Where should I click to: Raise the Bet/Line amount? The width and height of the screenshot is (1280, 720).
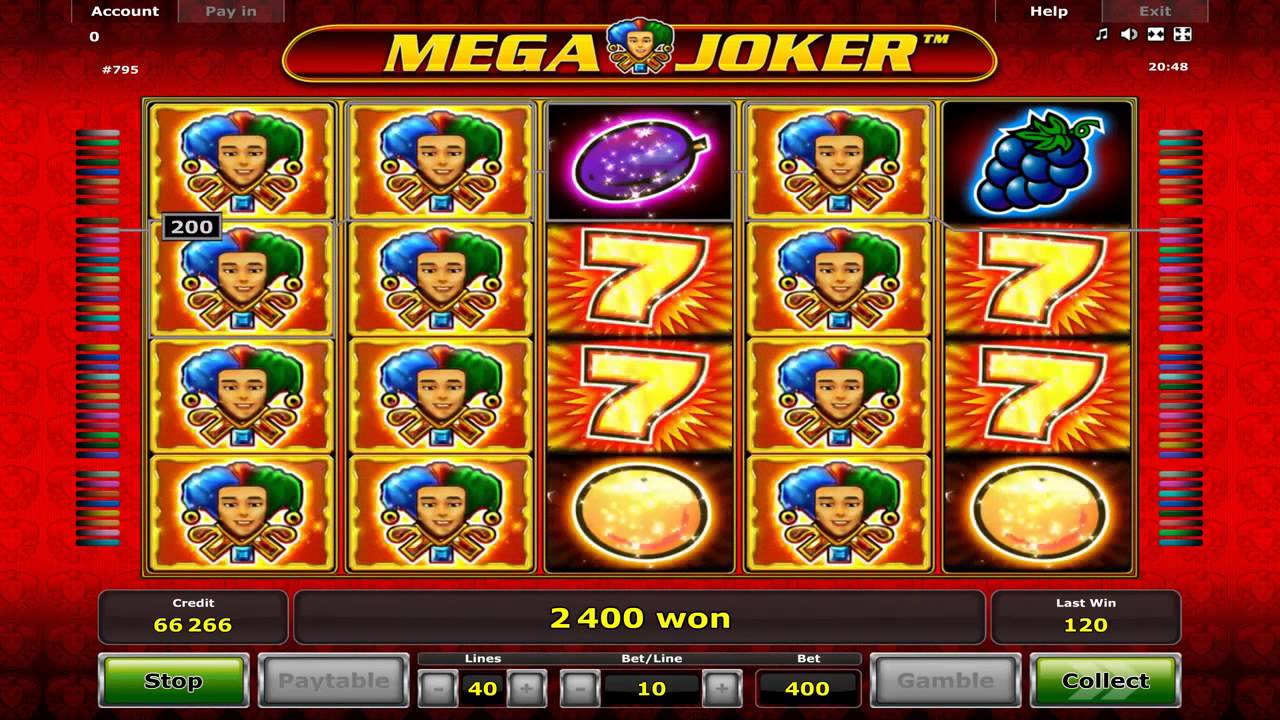point(722,688)
